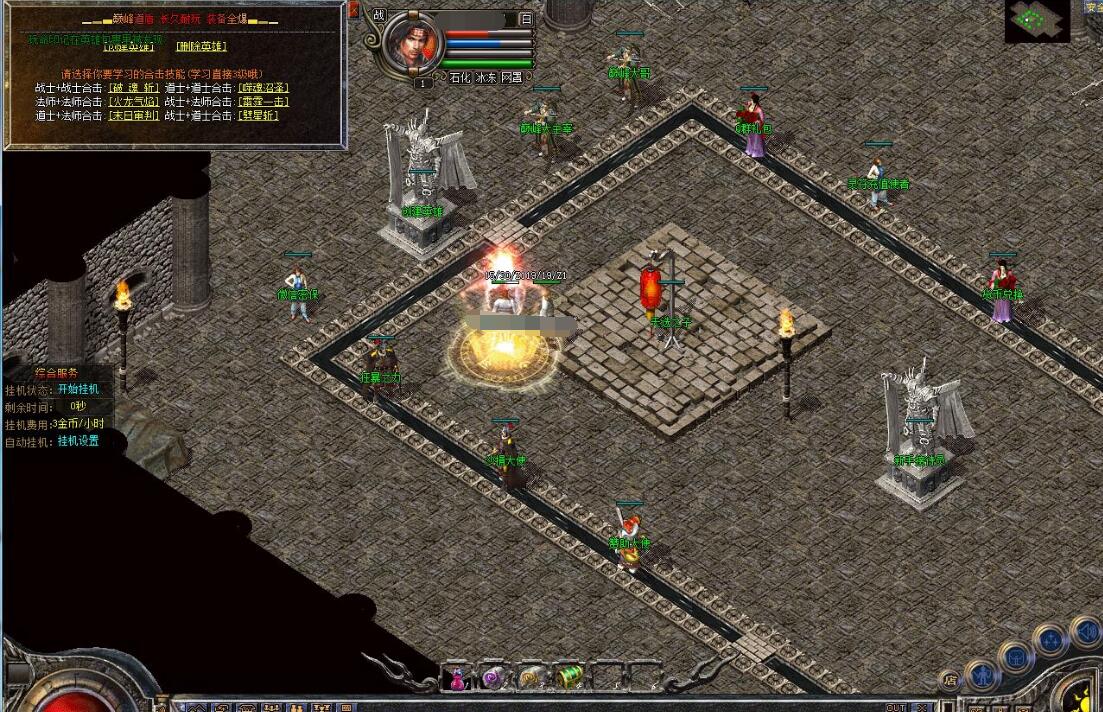Start auto-play via 开始挂机
The width and height of the screenshot is (1103, 712).
78,389
